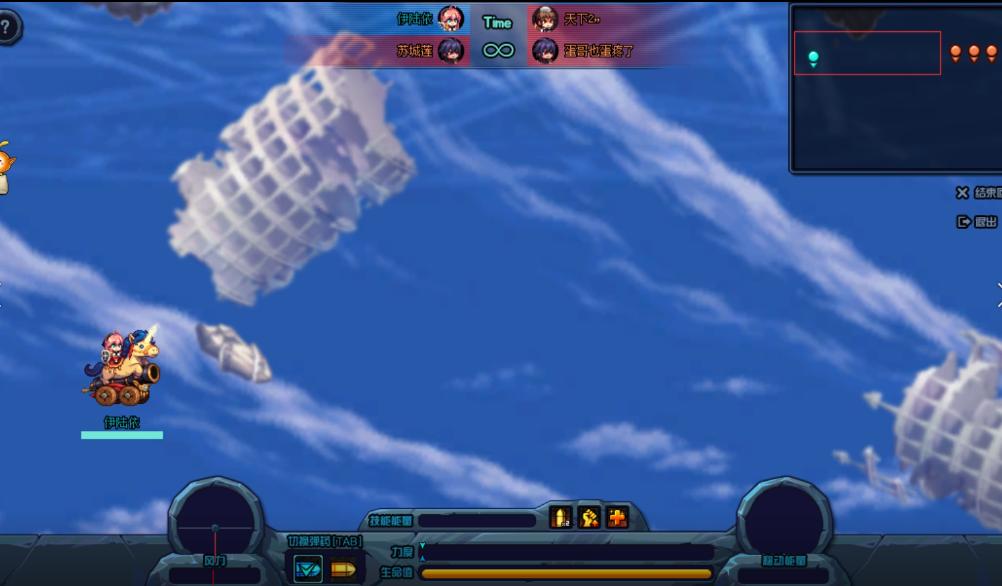
Task: Activate the bullet x2 skill icon
Action: coord(561,517)
